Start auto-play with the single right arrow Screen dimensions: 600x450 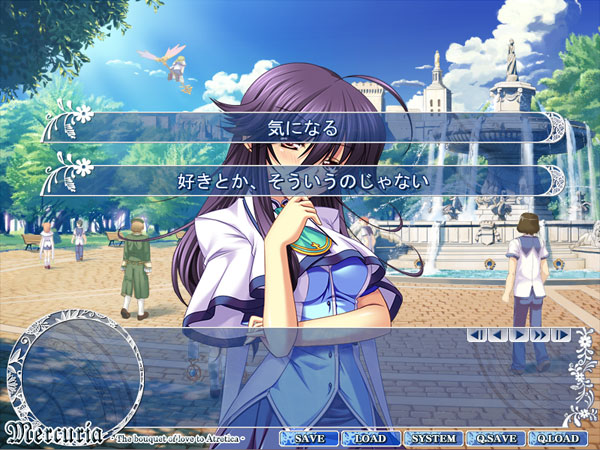518,334
